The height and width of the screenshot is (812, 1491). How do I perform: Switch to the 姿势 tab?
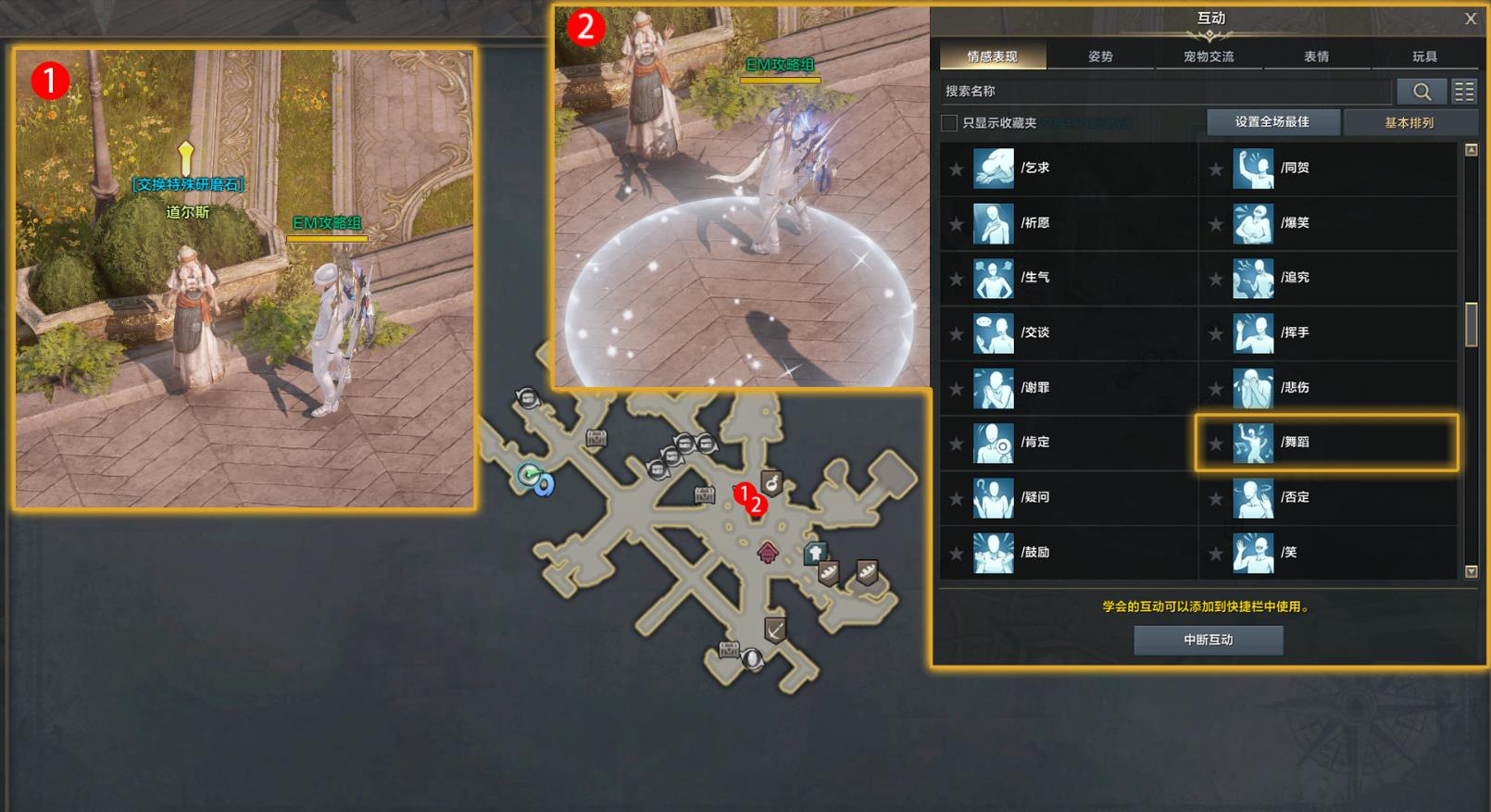[1100, 56]
